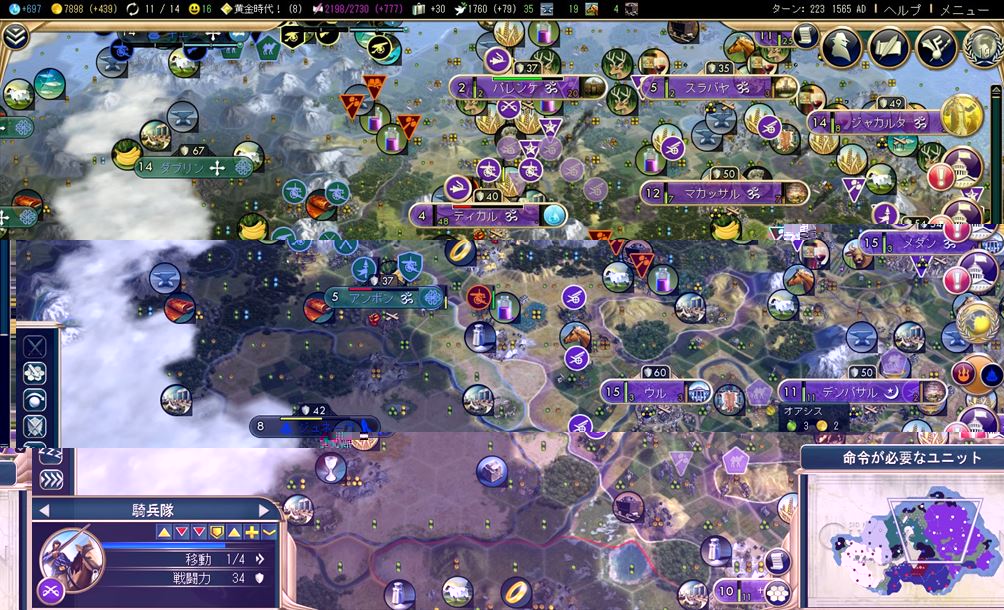Click the cavalry unit portrait
The height and width of the screenshot is (610, 1004).
71,555
